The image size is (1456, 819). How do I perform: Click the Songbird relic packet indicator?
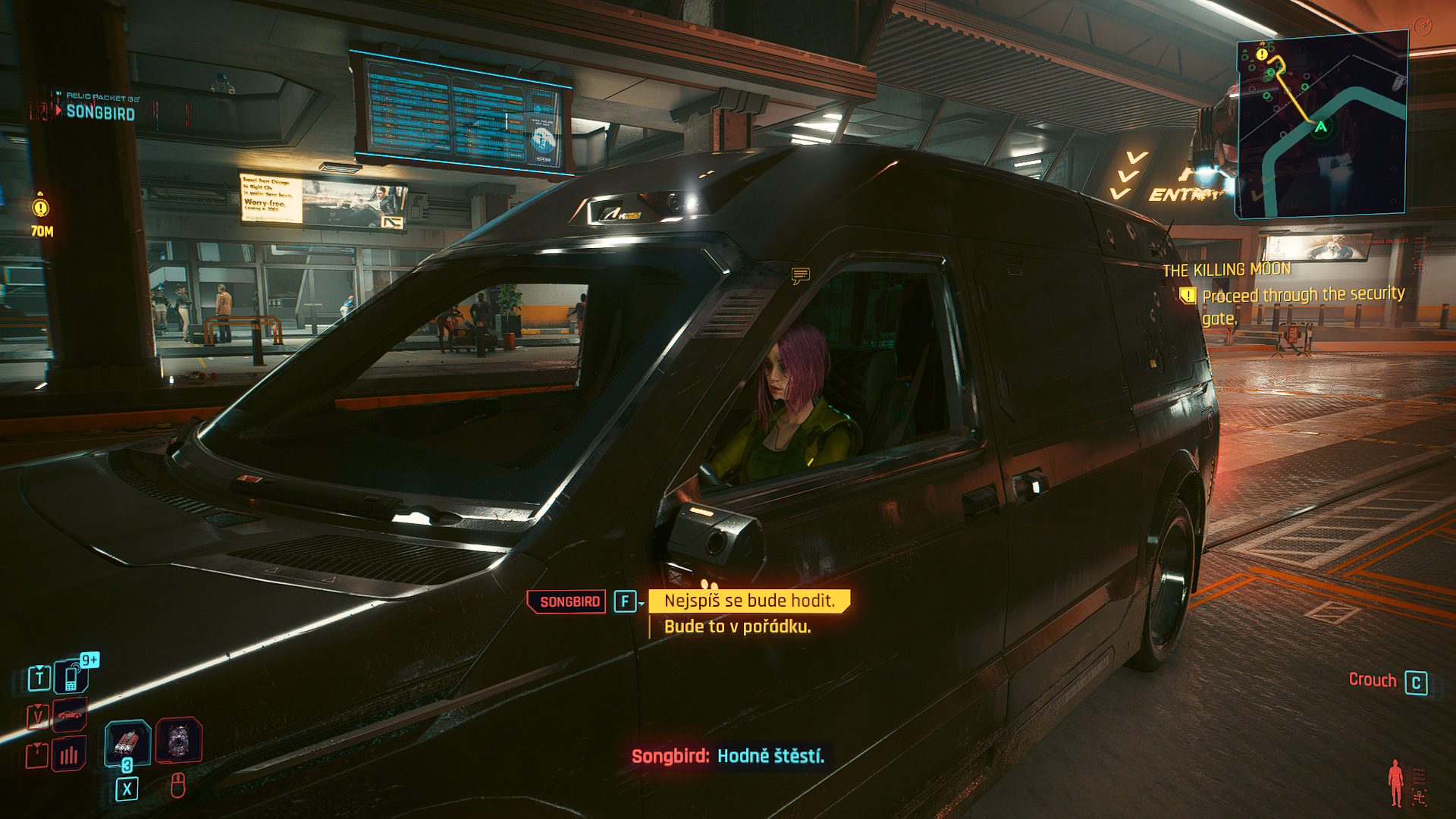click(x=99, y=111)
